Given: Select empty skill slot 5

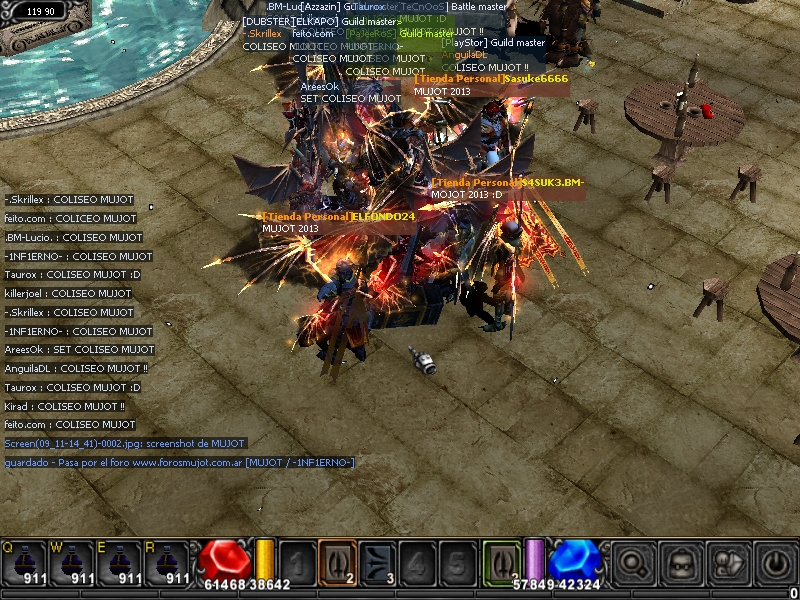Looking at the screenshot, I should click(457, 561).
